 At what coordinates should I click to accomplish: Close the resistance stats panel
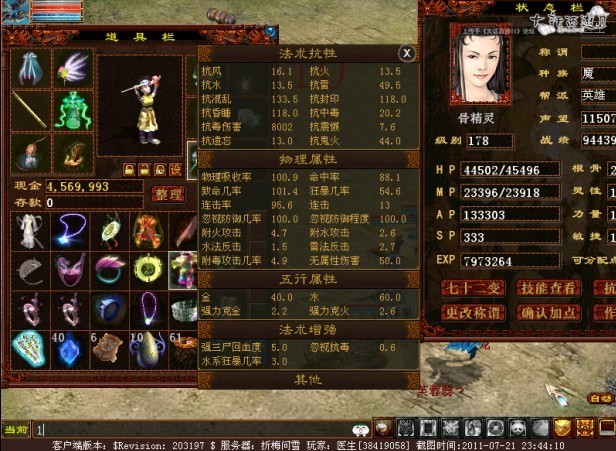pyautogui.click(x=406, y=53)
